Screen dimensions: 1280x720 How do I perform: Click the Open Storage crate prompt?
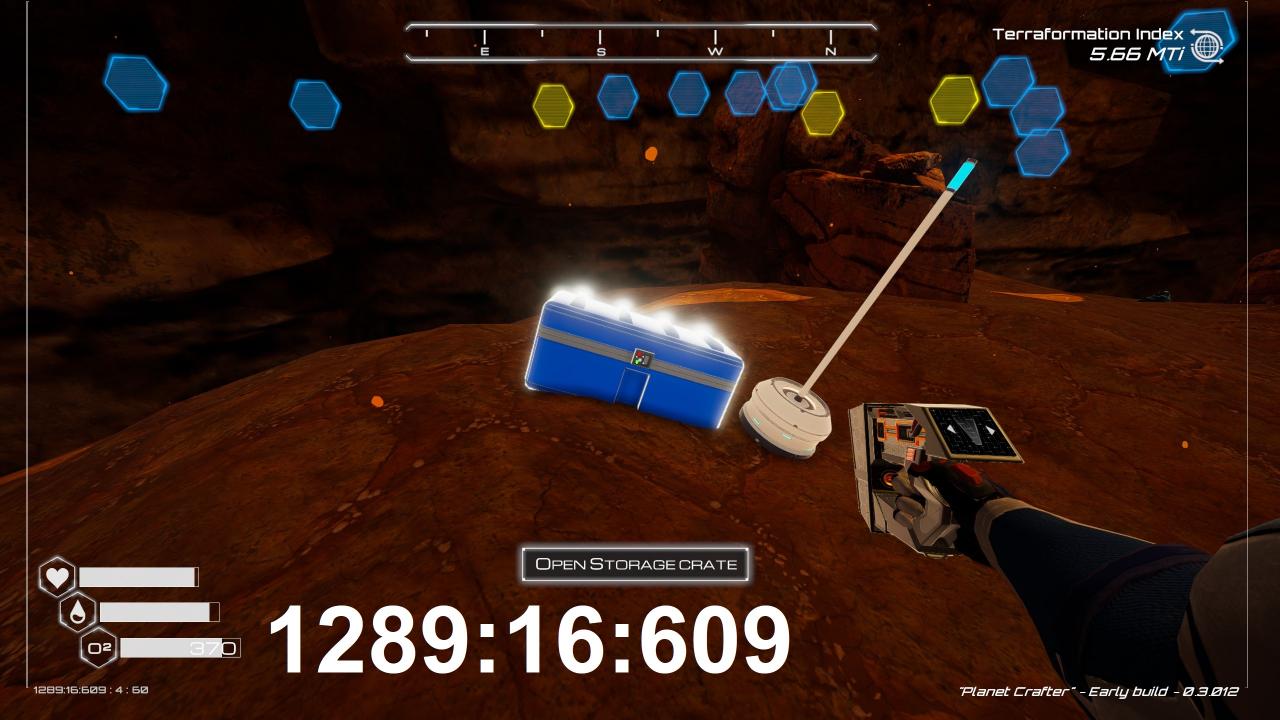pos(636,564)
